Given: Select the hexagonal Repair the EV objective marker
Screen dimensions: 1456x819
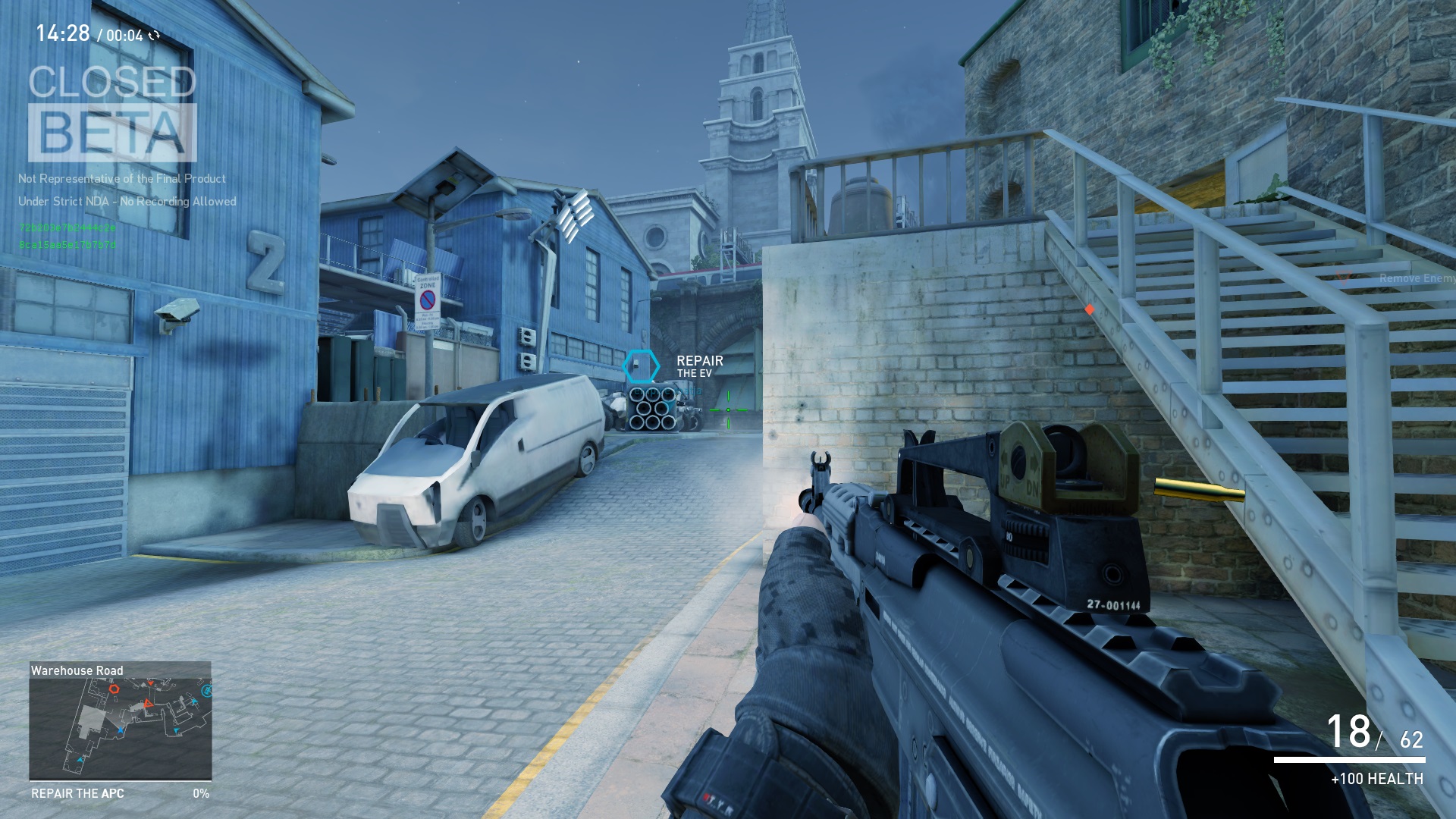Looking at the screenshot, I should (641, 366).
